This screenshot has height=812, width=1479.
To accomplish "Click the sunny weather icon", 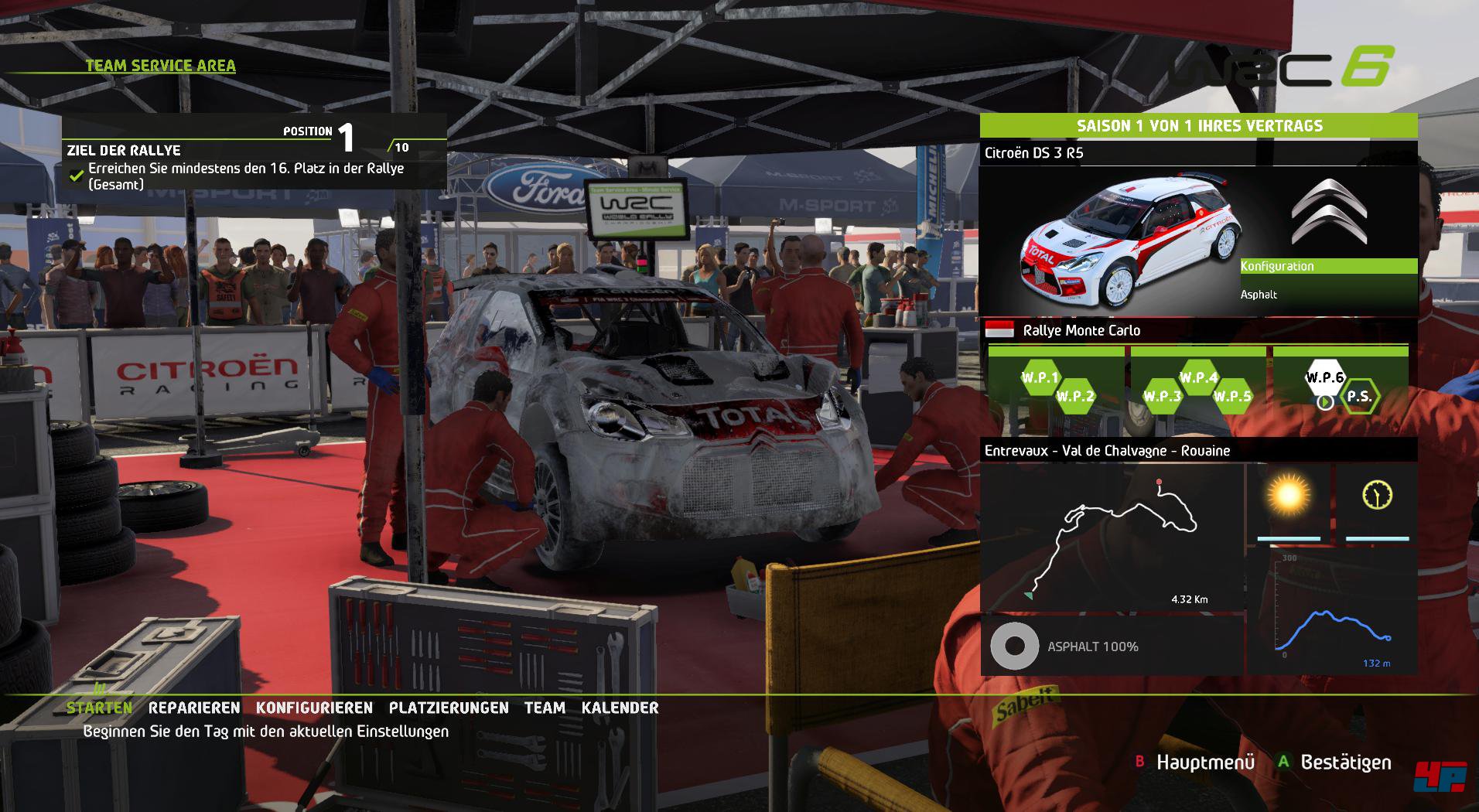I will coord(1289,496).
